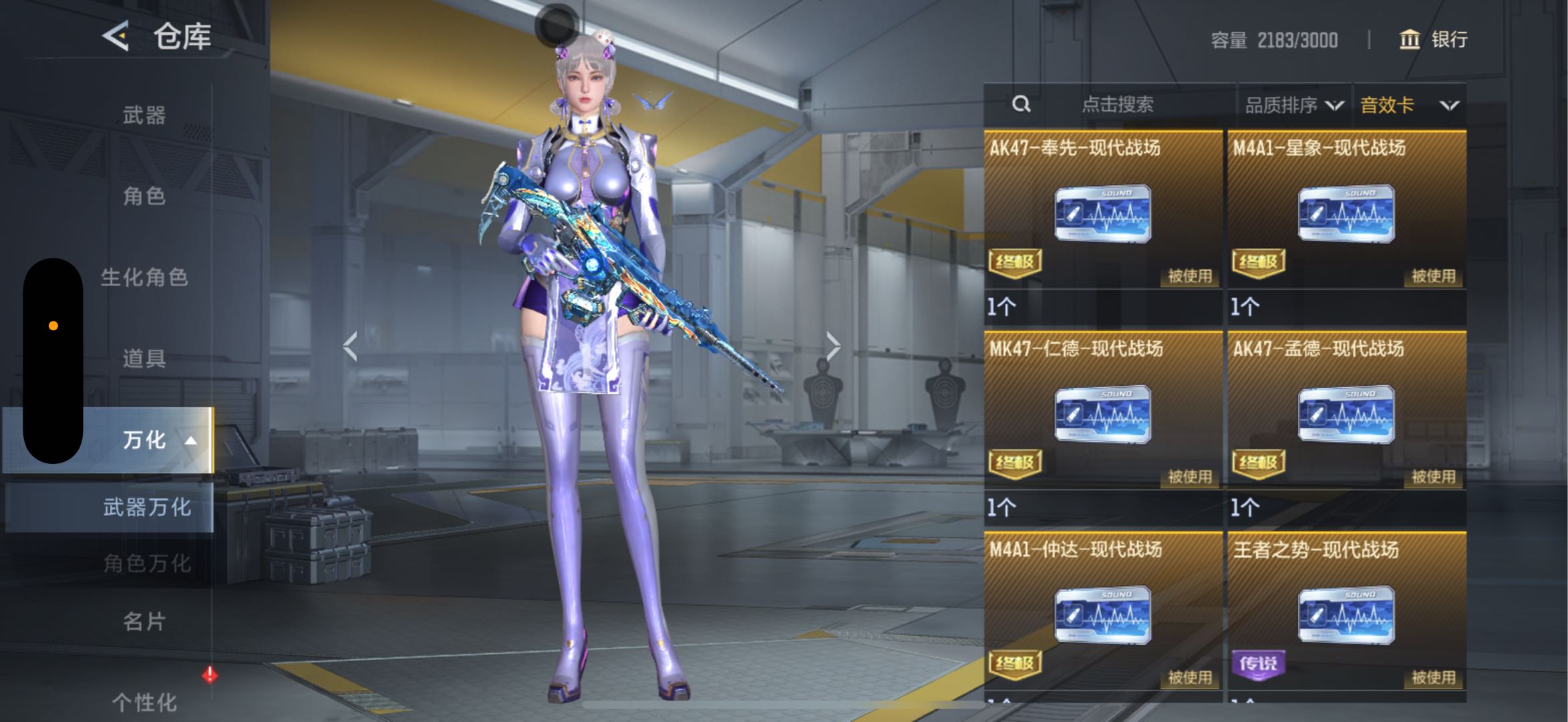The width and height of the screenshot is (1568, 722).
Task: Click the 点击搜索 search field
Action: [x=1116, y=104]
